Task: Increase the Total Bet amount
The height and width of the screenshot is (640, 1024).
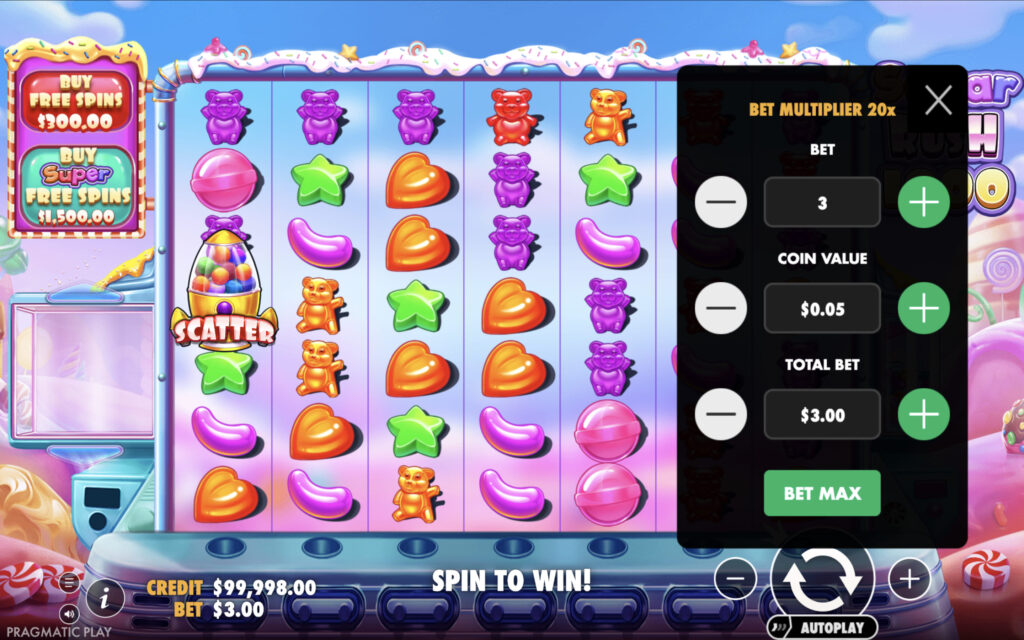Action: point(923,414)
